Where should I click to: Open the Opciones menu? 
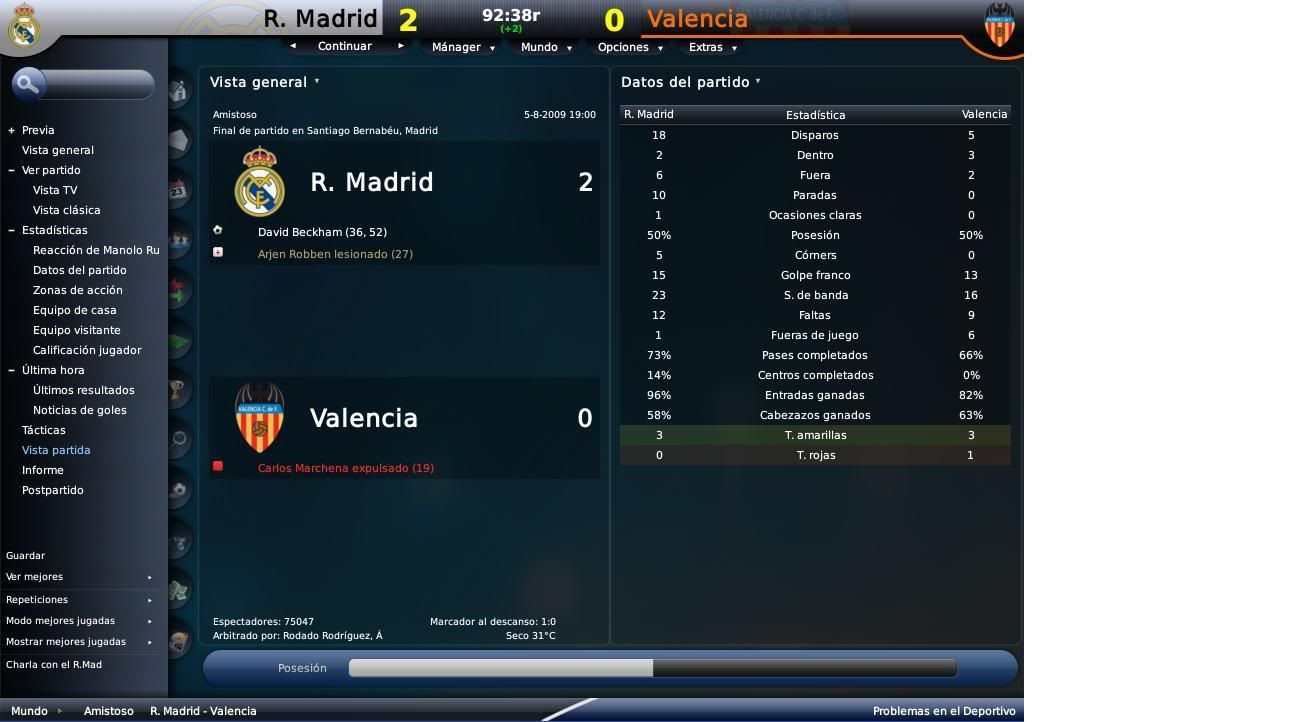coord(629,47)
